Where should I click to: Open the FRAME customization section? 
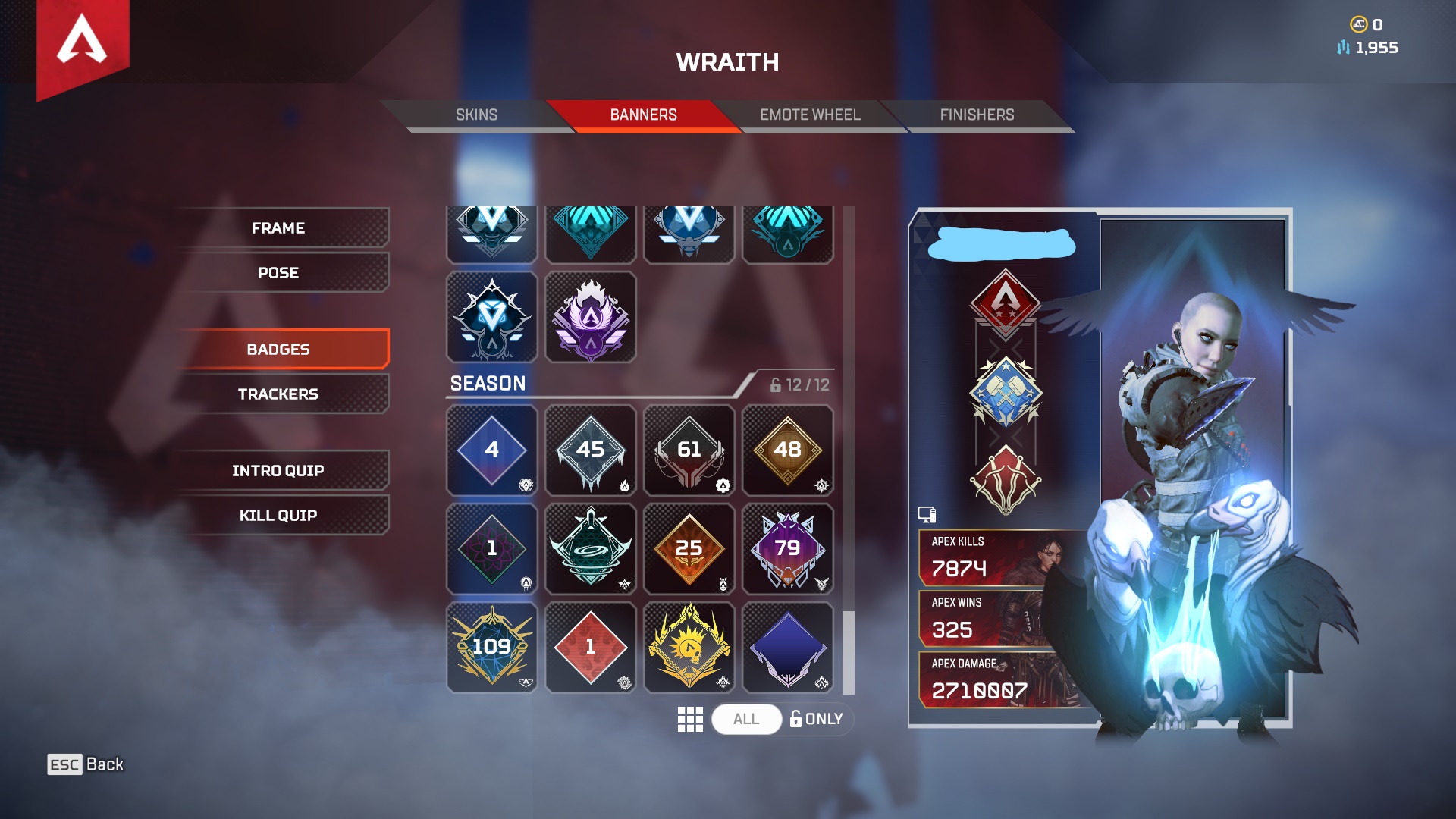click(x=278, y=227)
